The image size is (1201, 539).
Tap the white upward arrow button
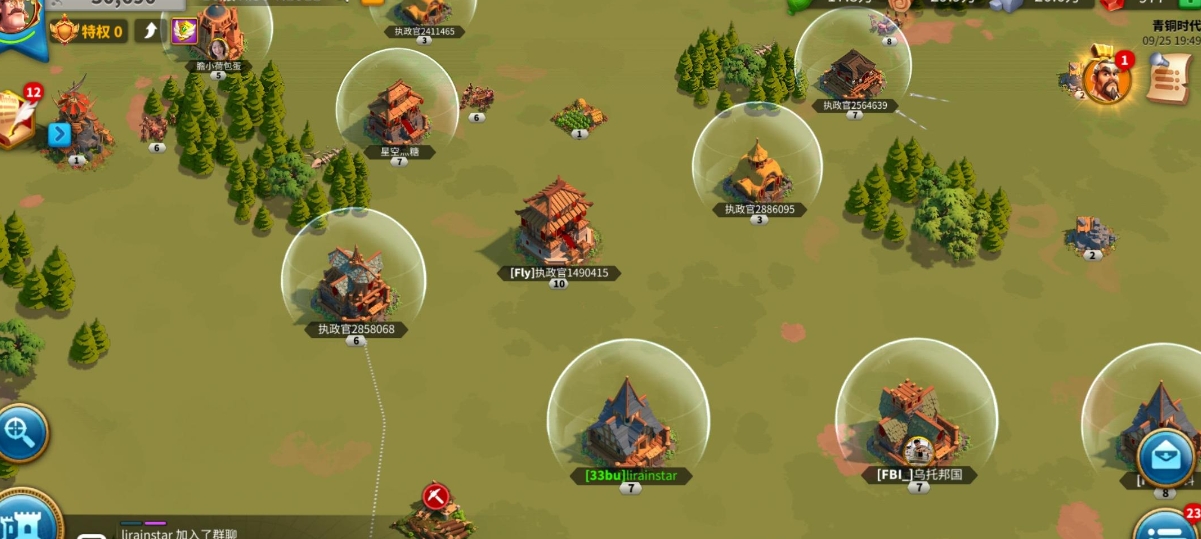click(x=150, y=31)
